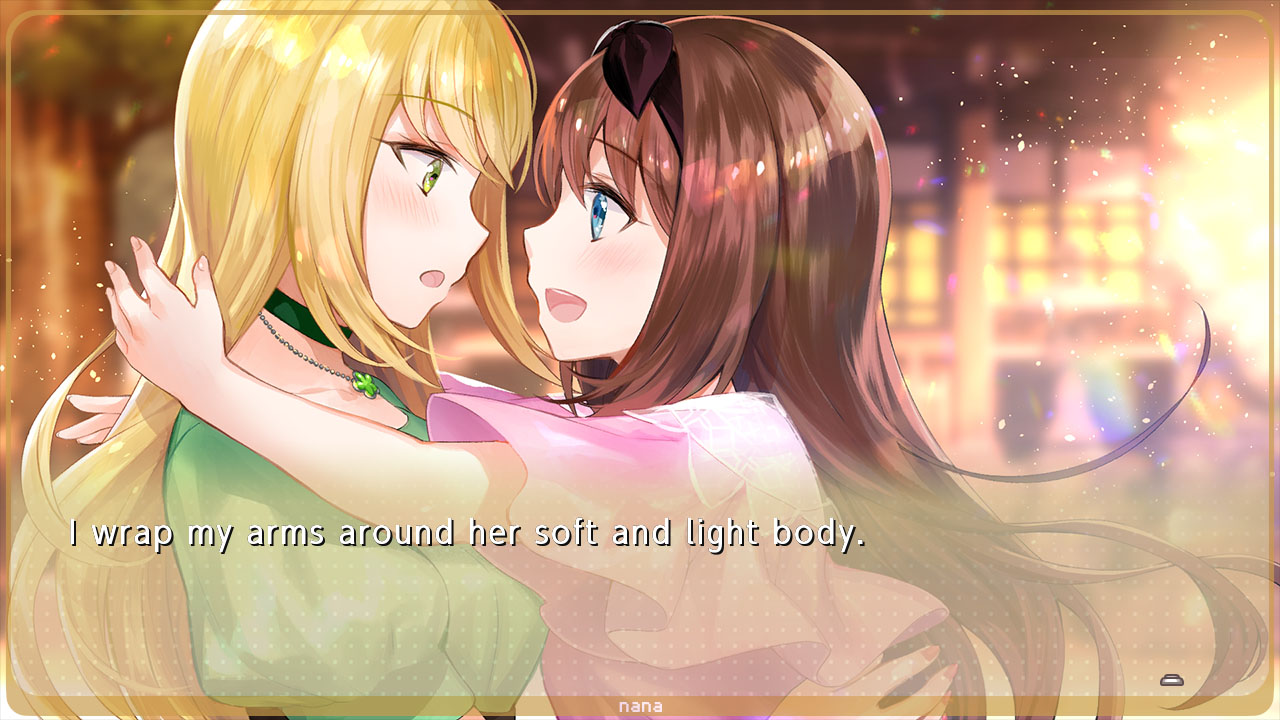Image resolution: width=1280 pixels, height=720 pixels.
Task: Click the nana tab at the dialogue frame
Action: click(x=640, y=705)
